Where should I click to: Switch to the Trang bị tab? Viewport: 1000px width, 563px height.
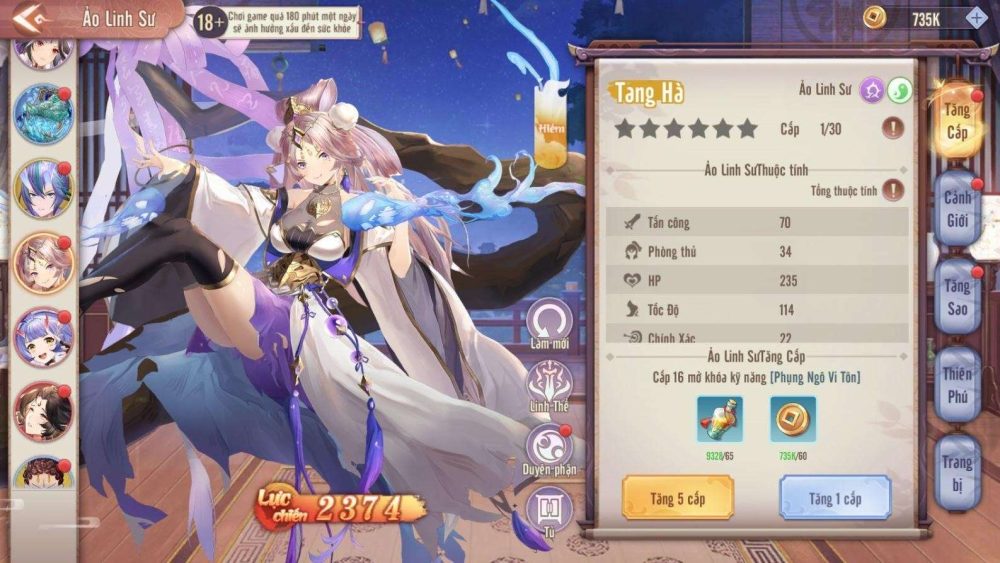957,471
